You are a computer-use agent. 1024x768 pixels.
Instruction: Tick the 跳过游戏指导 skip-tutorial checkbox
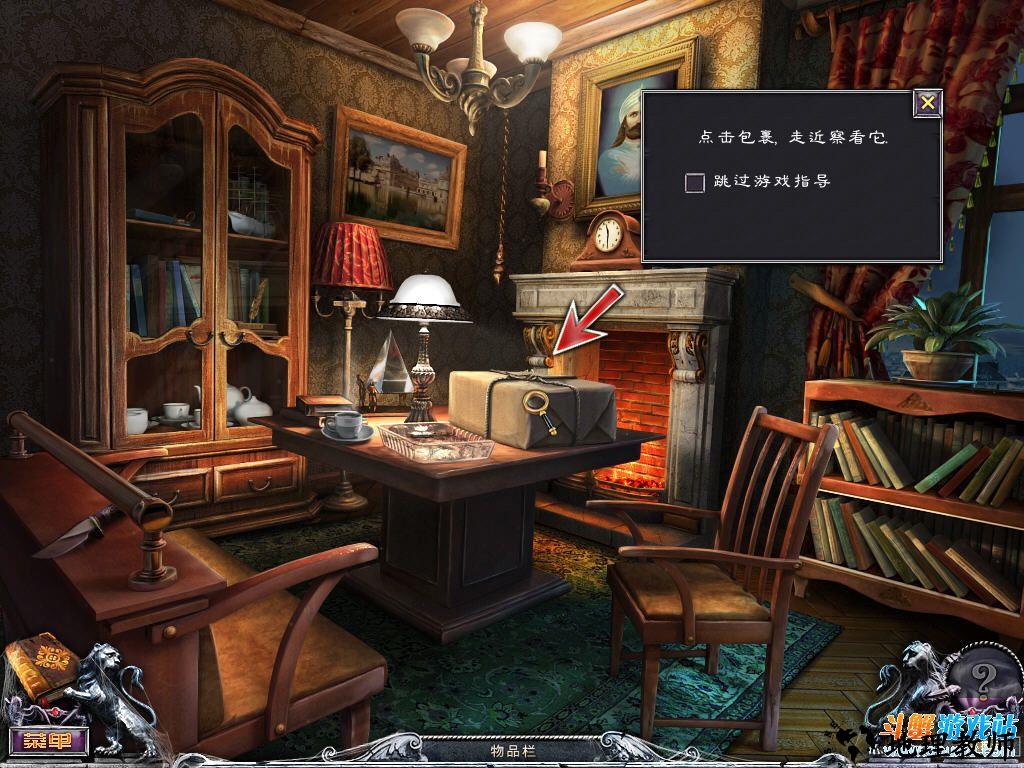coord(695,182)
